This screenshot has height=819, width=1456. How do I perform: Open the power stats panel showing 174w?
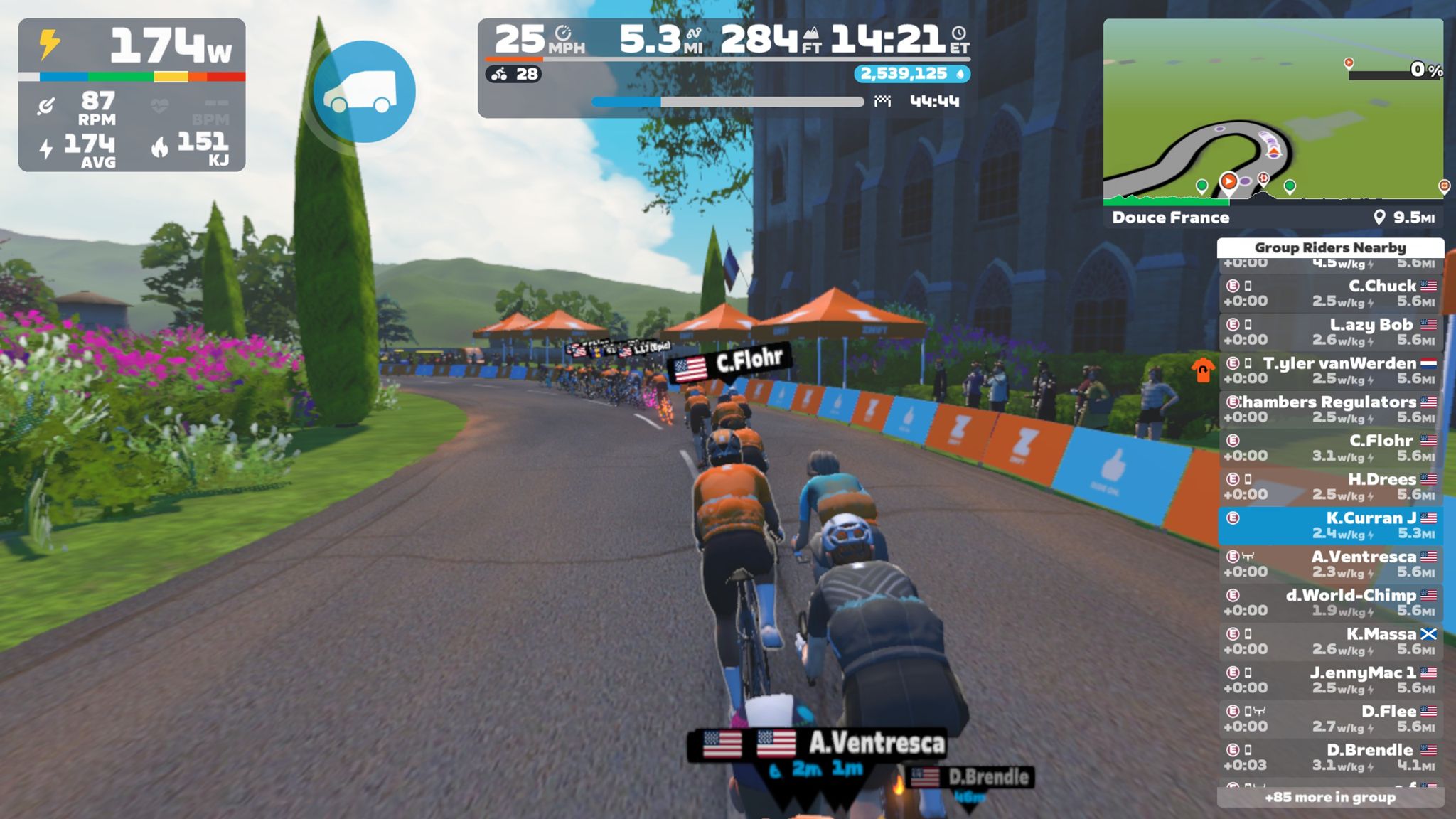(x=132, y=95)
